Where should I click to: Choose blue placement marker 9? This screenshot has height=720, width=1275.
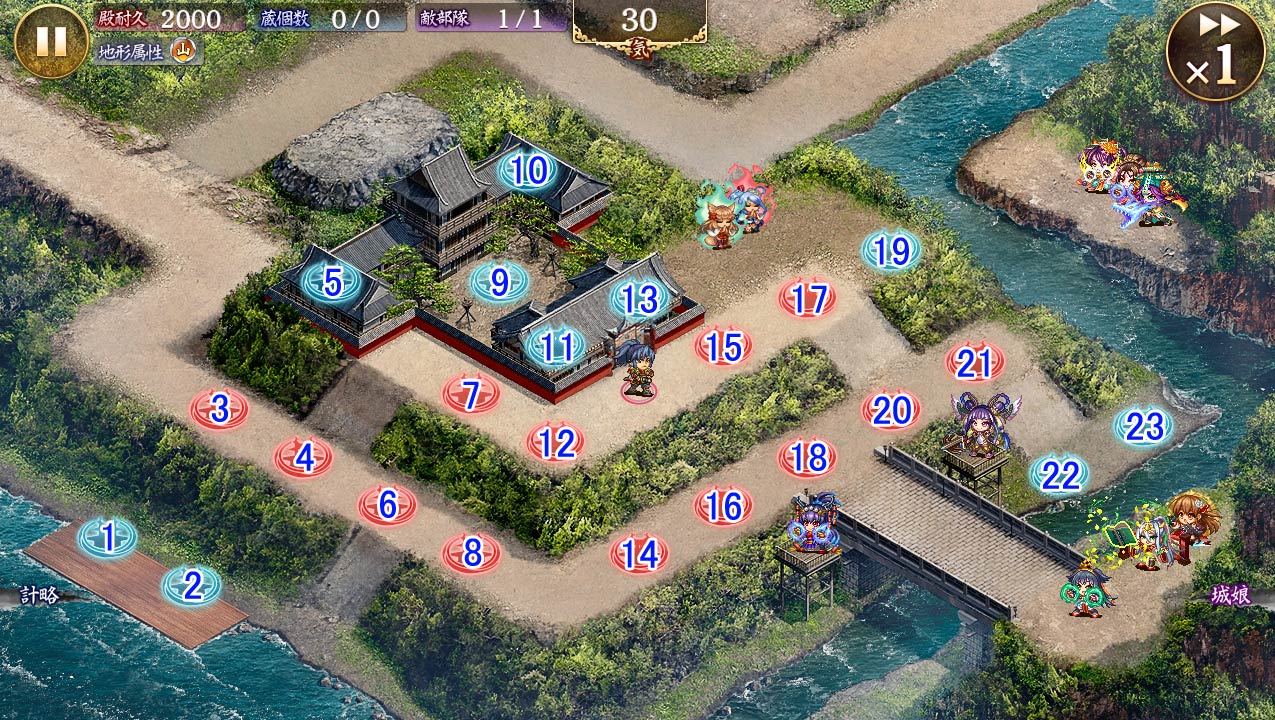[499, 283]
